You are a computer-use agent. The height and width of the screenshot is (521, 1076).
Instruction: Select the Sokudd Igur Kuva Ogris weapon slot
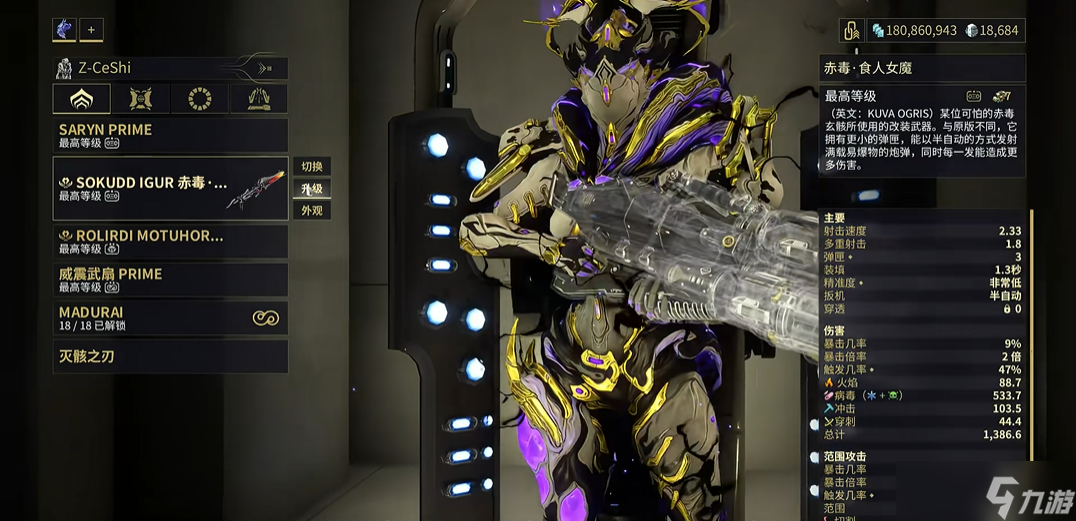point(170,189)
